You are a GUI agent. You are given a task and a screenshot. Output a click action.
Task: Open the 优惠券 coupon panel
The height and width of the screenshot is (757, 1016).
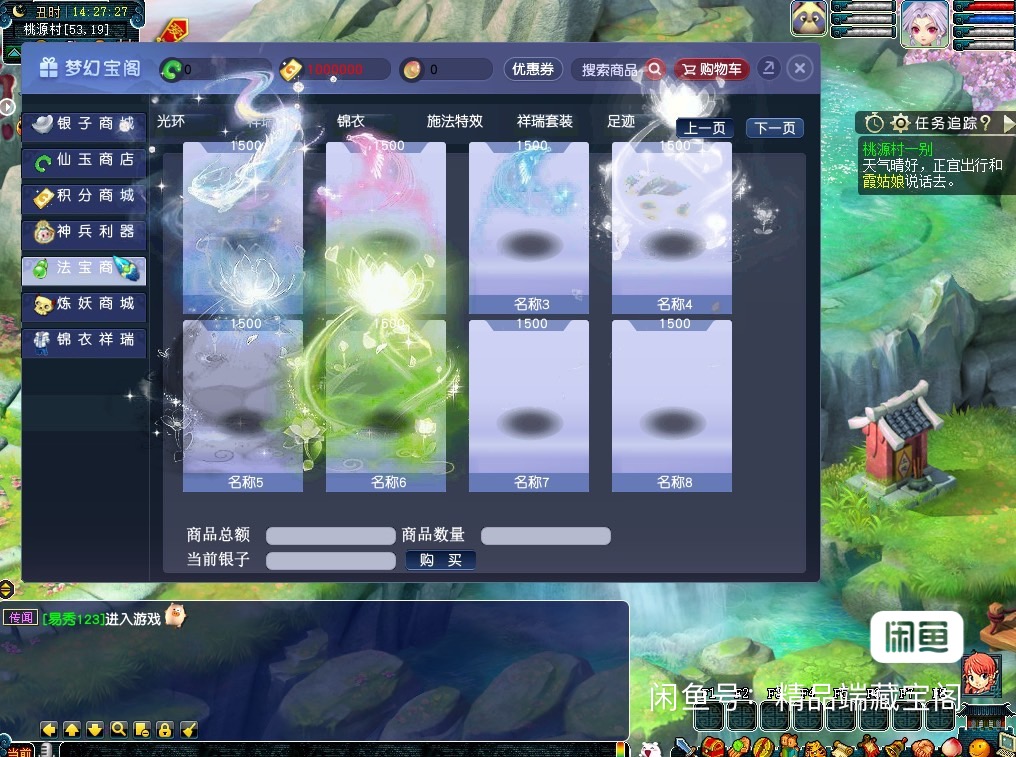tap(533, 69)
